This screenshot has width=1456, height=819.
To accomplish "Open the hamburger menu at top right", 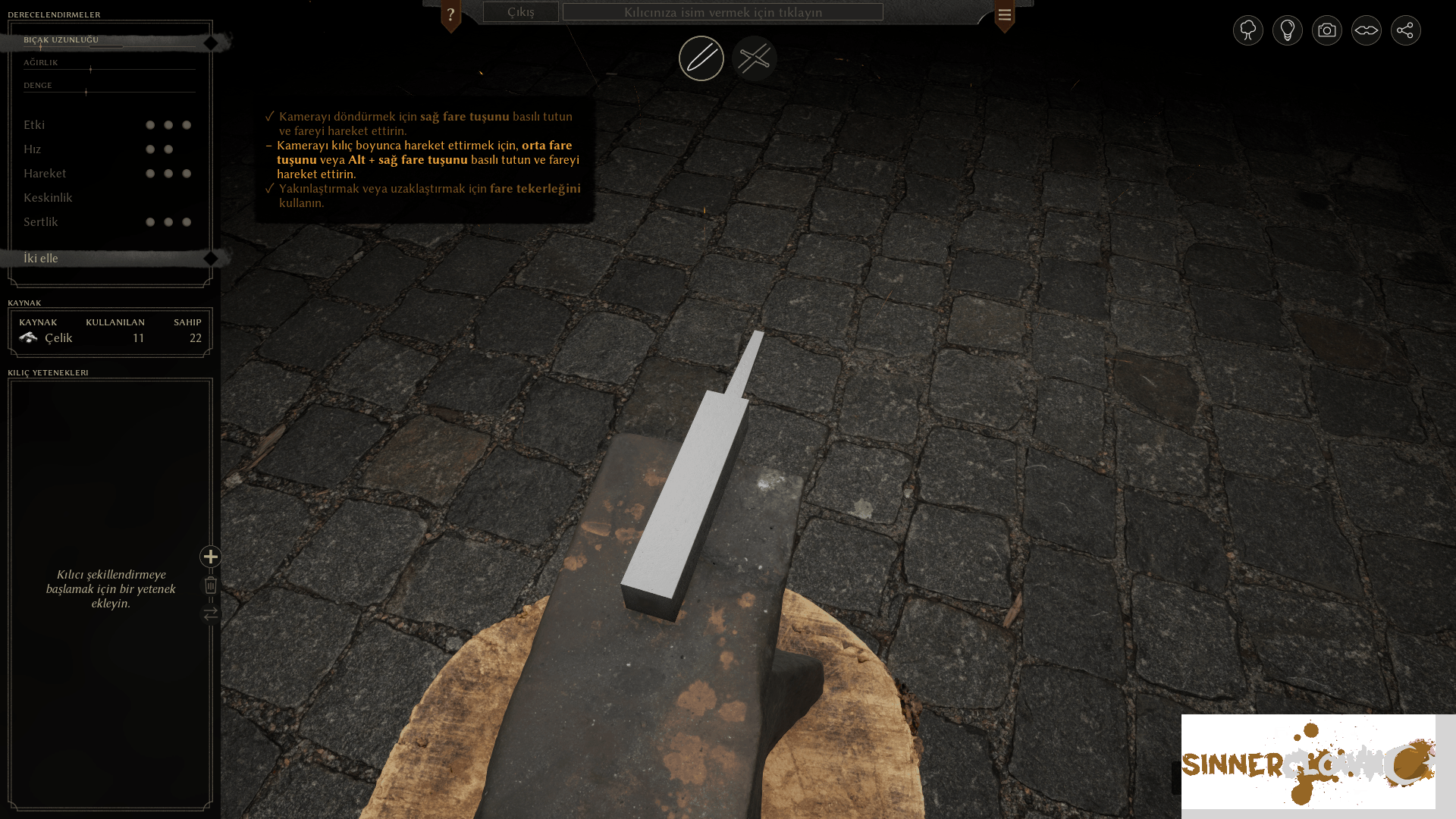I will click(x=1004, y=14).
